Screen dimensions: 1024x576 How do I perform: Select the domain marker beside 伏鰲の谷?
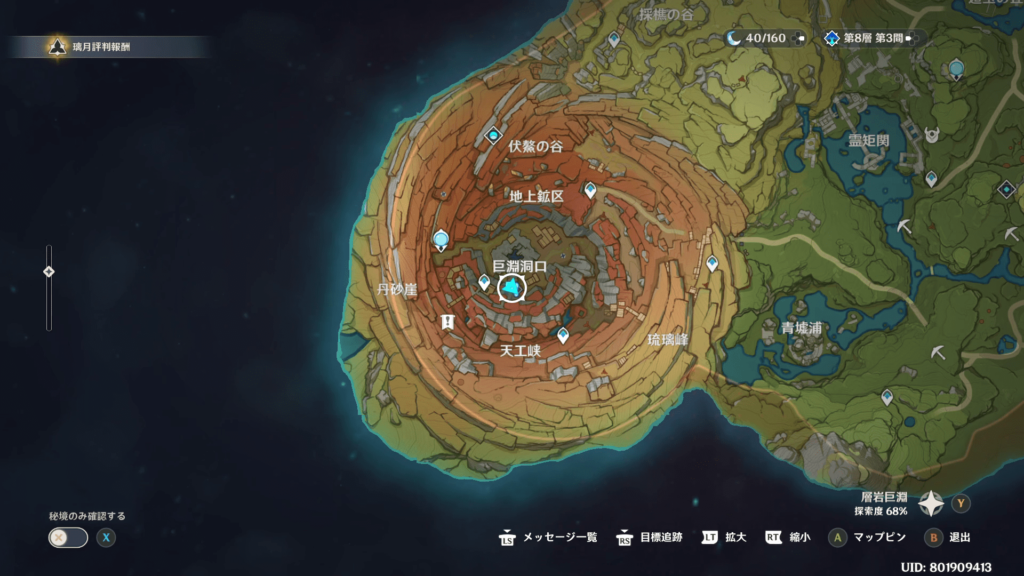coord(493,135)
